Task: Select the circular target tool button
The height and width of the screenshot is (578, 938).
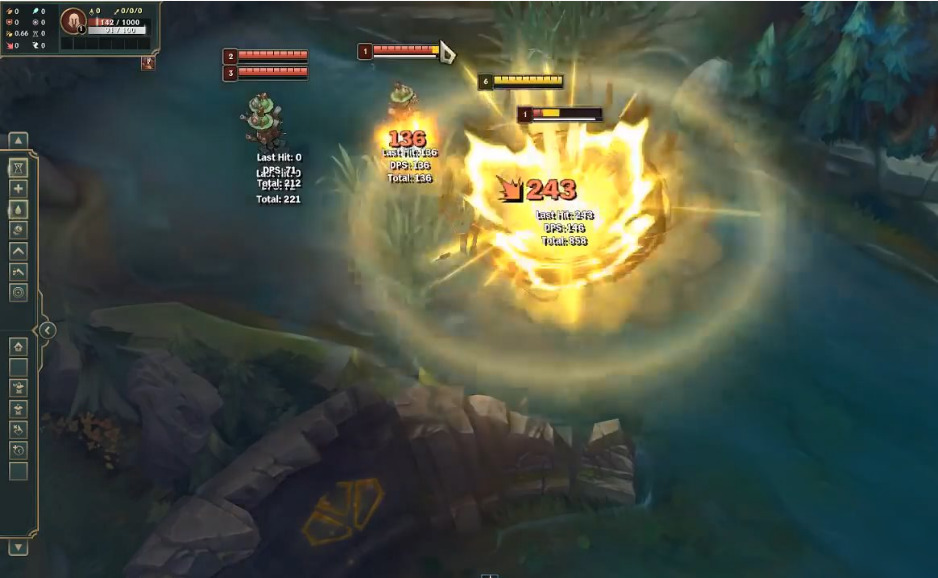Action: 18,292
